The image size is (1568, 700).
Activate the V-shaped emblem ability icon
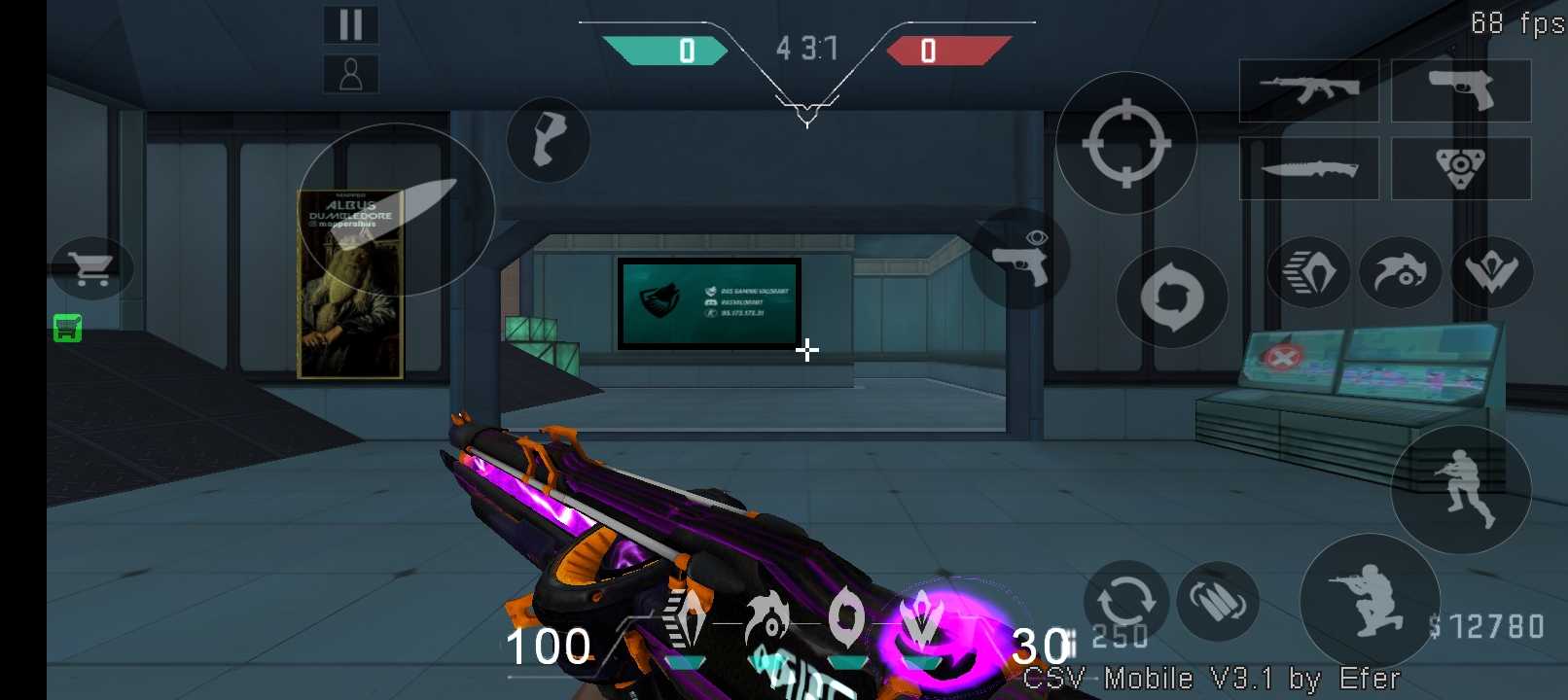1491,272
